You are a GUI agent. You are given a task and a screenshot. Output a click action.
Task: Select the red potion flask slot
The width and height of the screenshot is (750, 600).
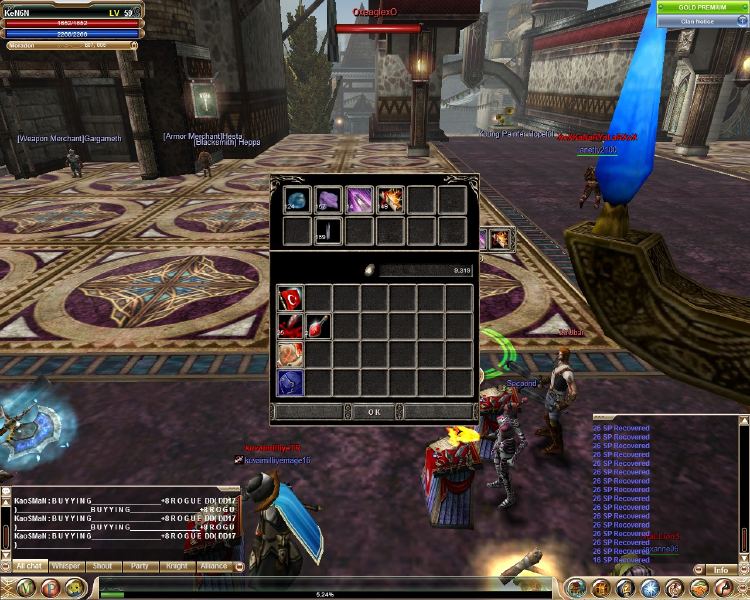pyautogui.click(x=318, y=326)
